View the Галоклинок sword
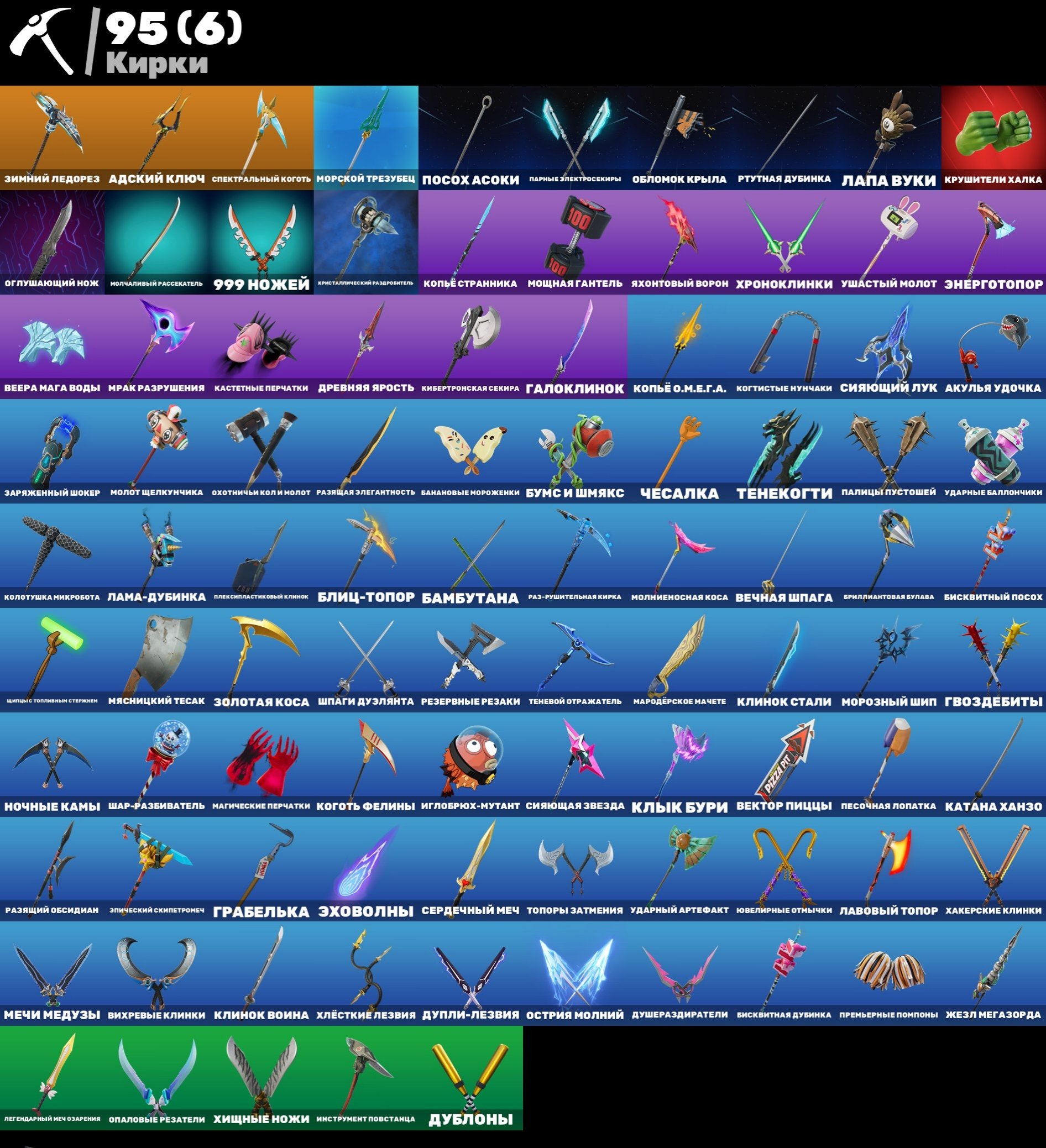Image resolution: width=1046 pixels, height=1148 pixels. [576, 347]
